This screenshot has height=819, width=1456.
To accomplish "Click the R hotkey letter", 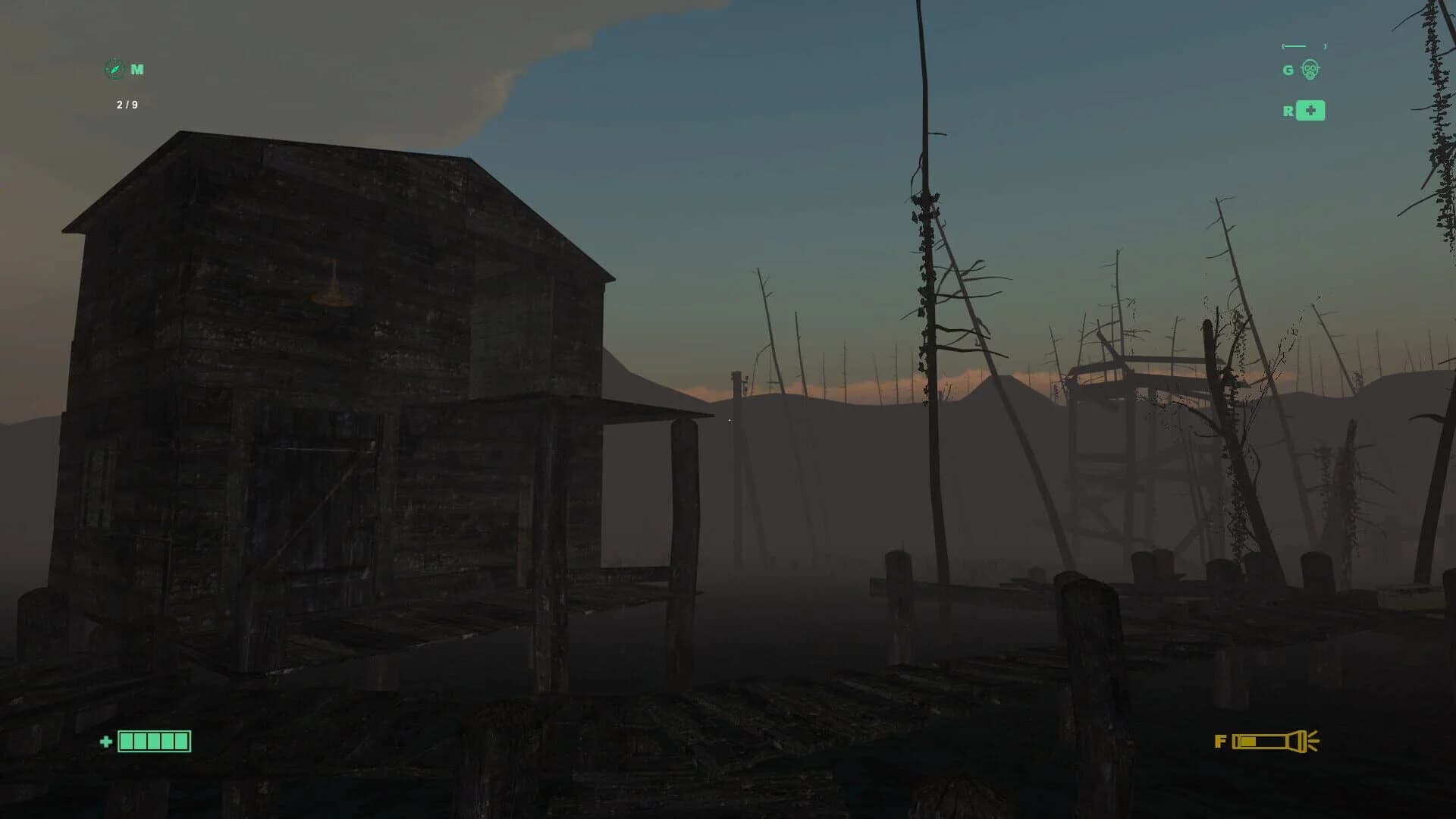I will pos(1287,111).
